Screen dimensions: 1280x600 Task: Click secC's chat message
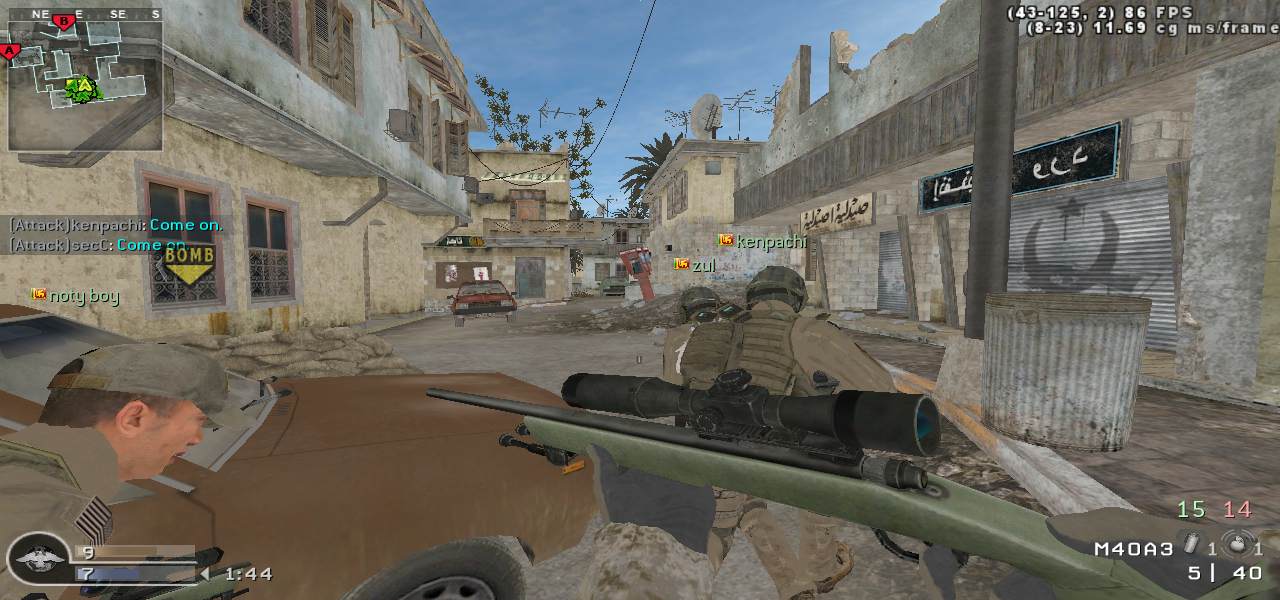pos(98,245)
